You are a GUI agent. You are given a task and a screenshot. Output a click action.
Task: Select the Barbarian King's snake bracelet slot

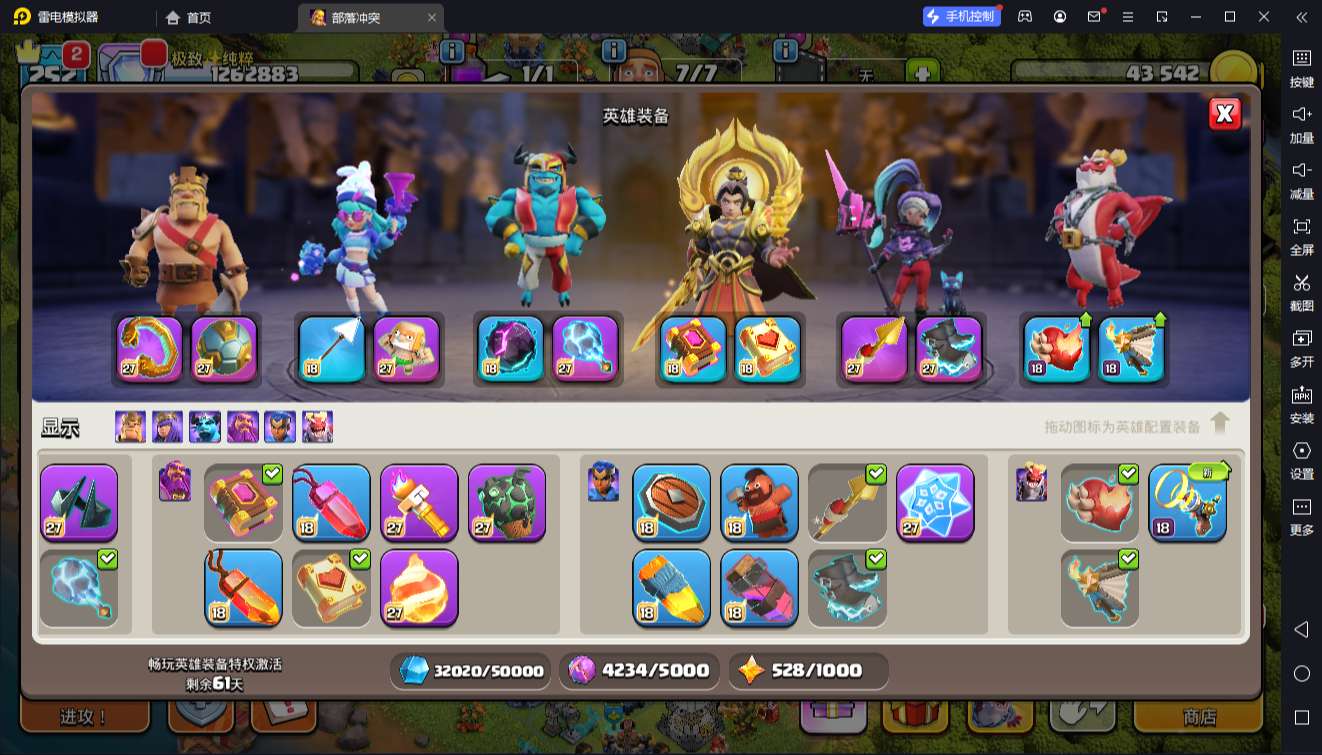click(x=150, y=349)
